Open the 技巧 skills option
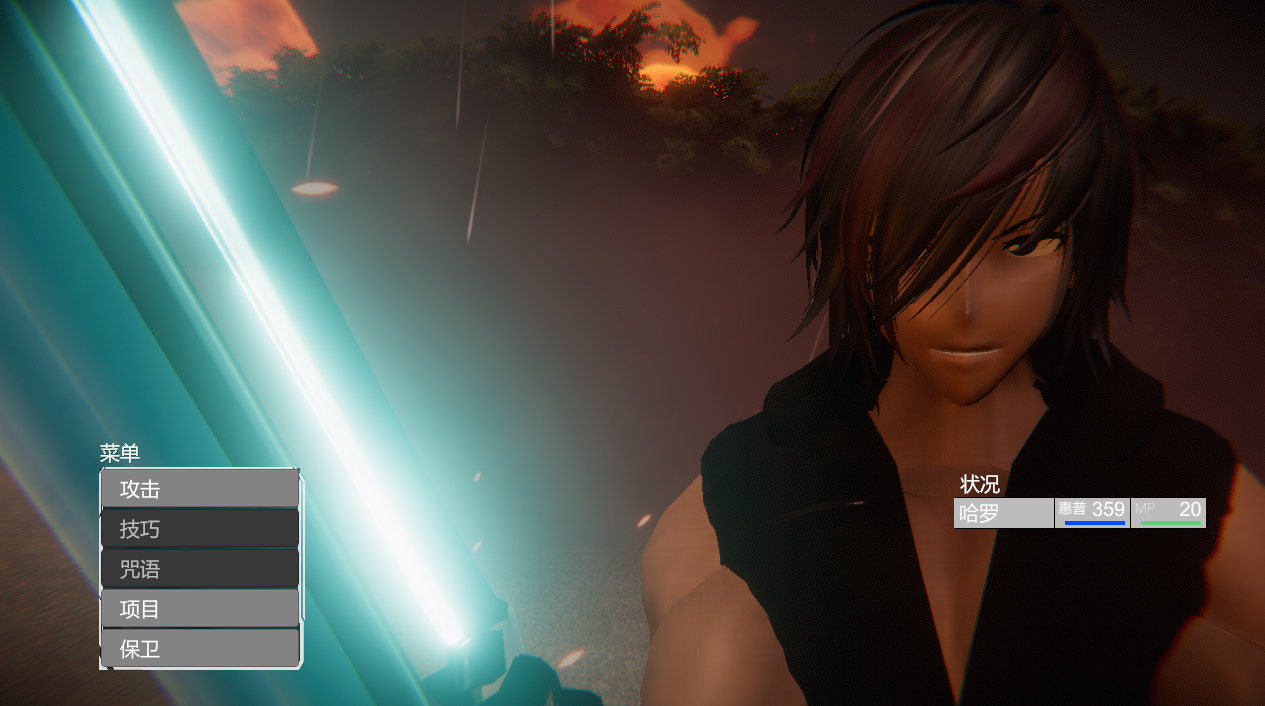This screenshot has height=706, width=1265. click(x=200, y=529)
